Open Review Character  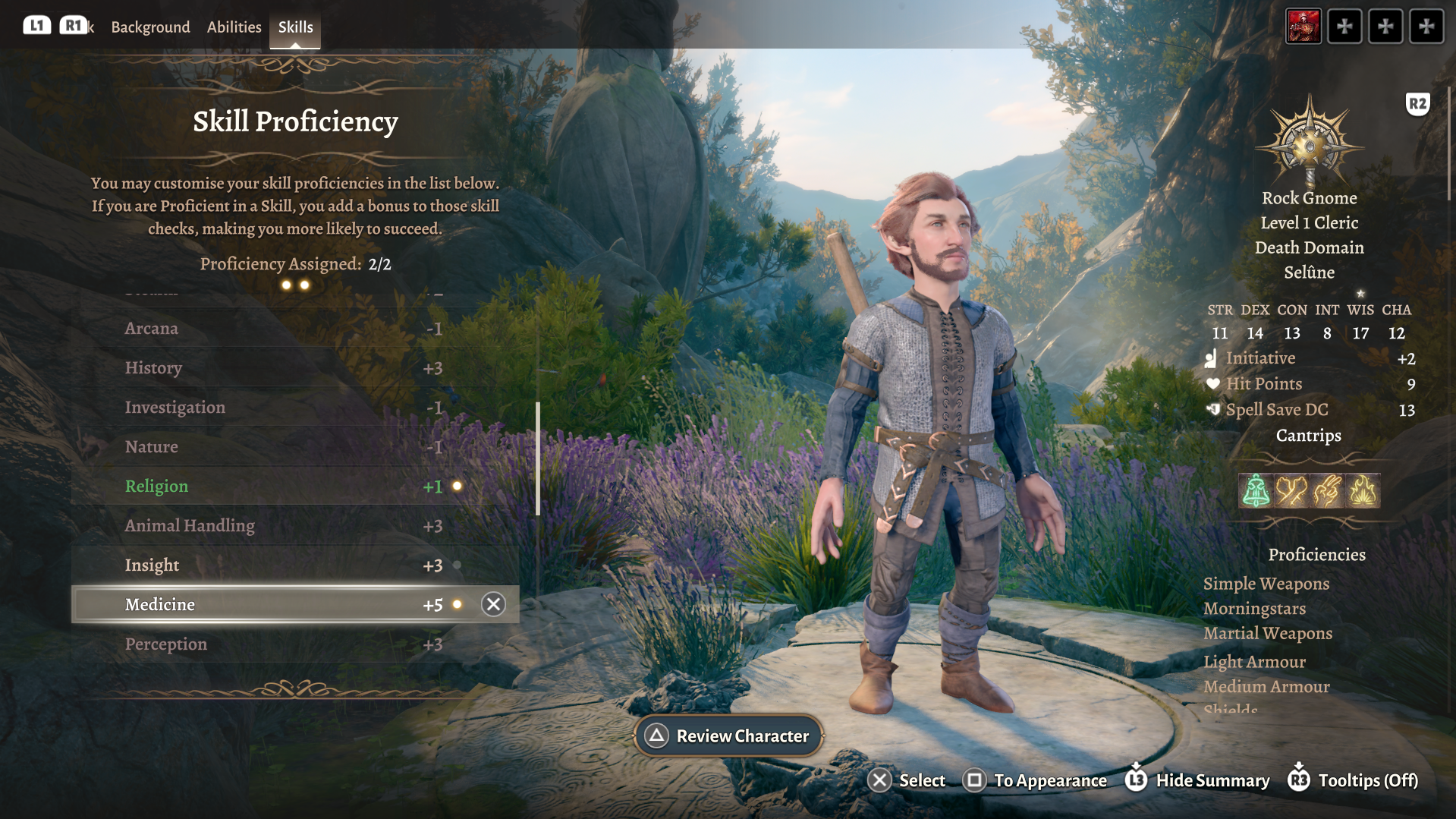[728, 736]
